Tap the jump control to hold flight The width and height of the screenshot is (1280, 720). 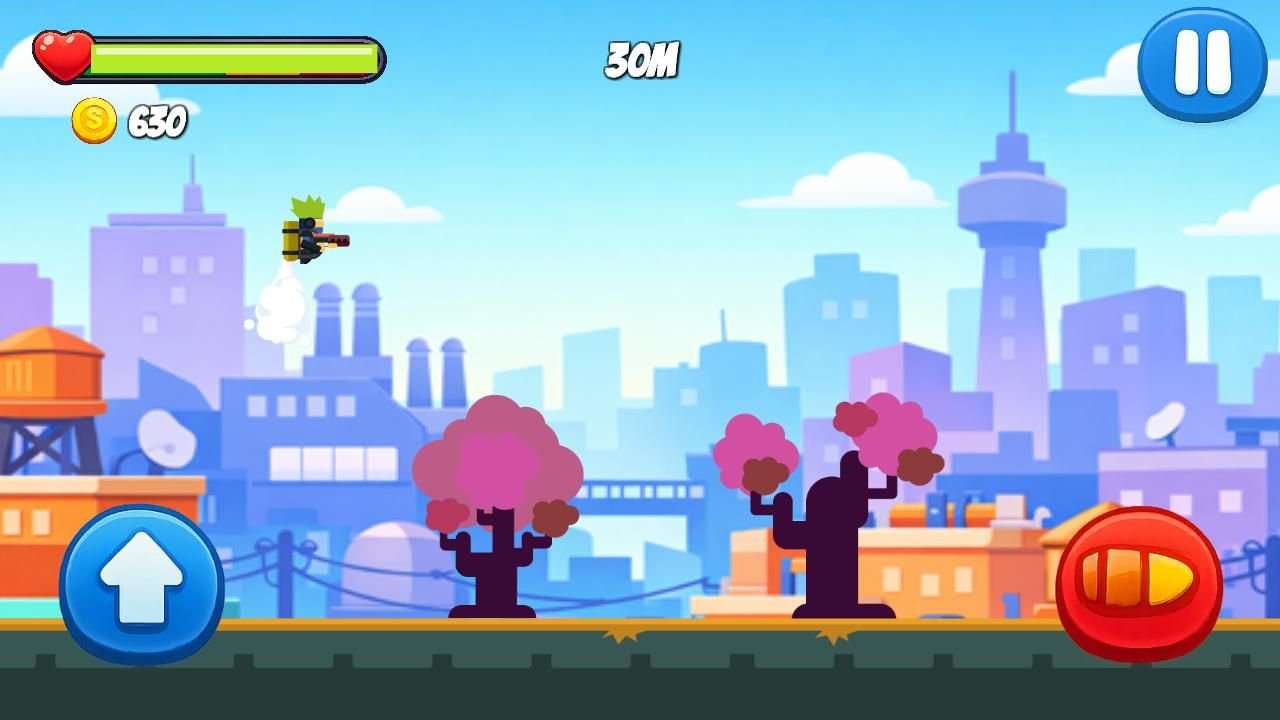(141, 585)
